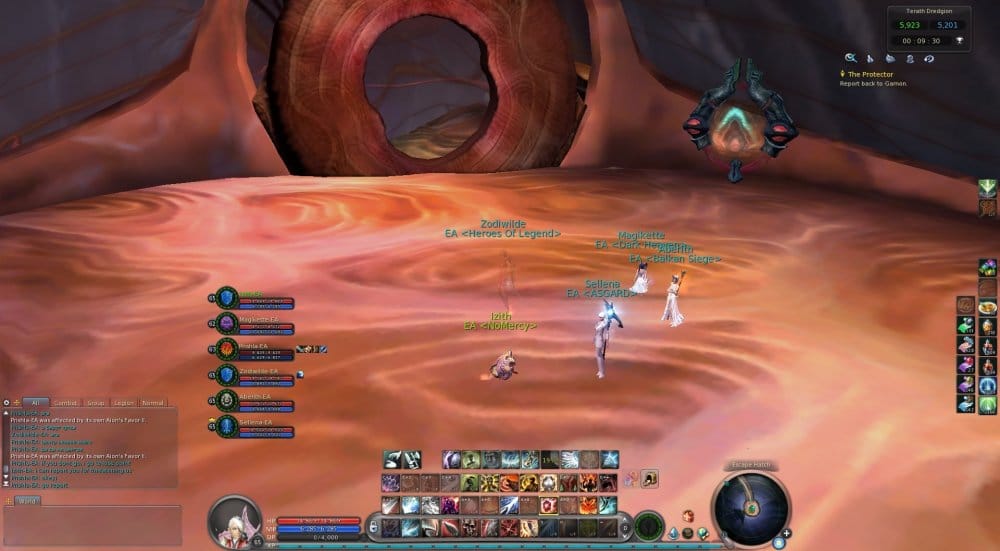Switch to the All chat tab
Viewport: 1000px width, 551px height.
click(x=34, y=402)
